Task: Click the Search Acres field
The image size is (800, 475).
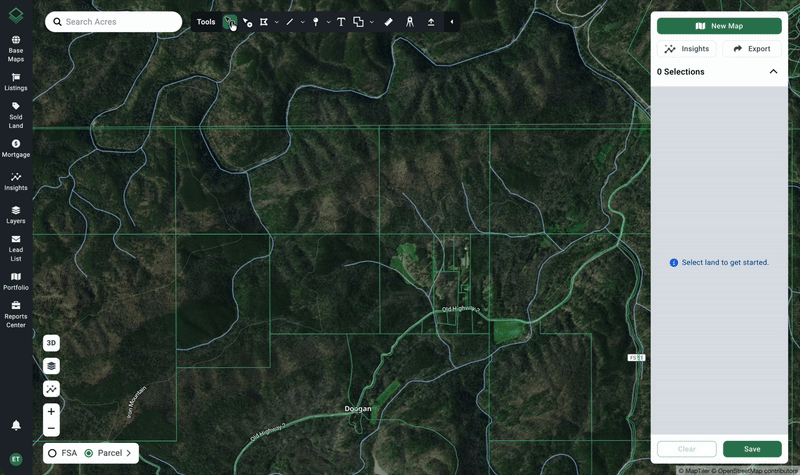Action: (x=120, y=22)
